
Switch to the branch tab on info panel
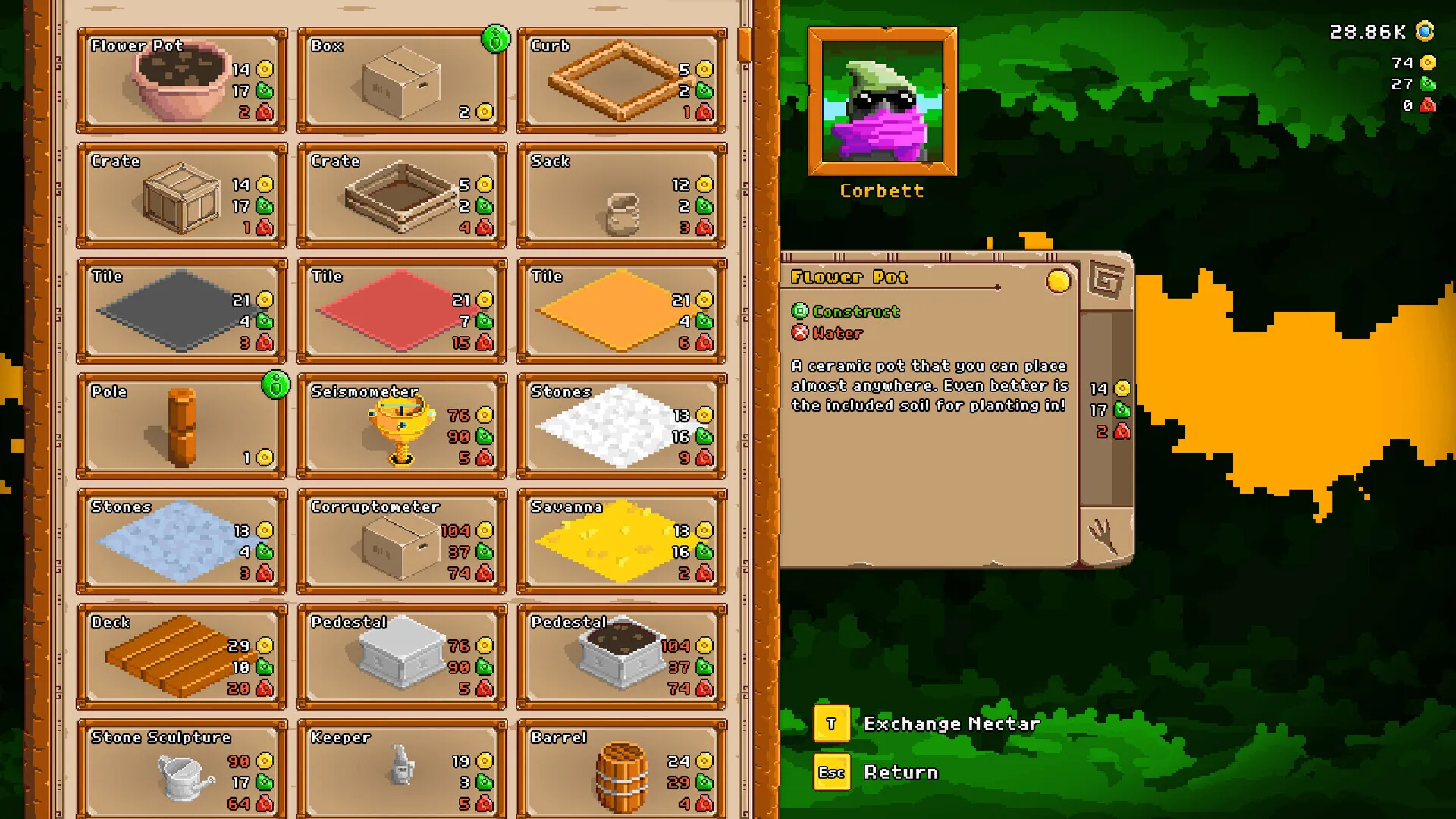coord(1106,537)
